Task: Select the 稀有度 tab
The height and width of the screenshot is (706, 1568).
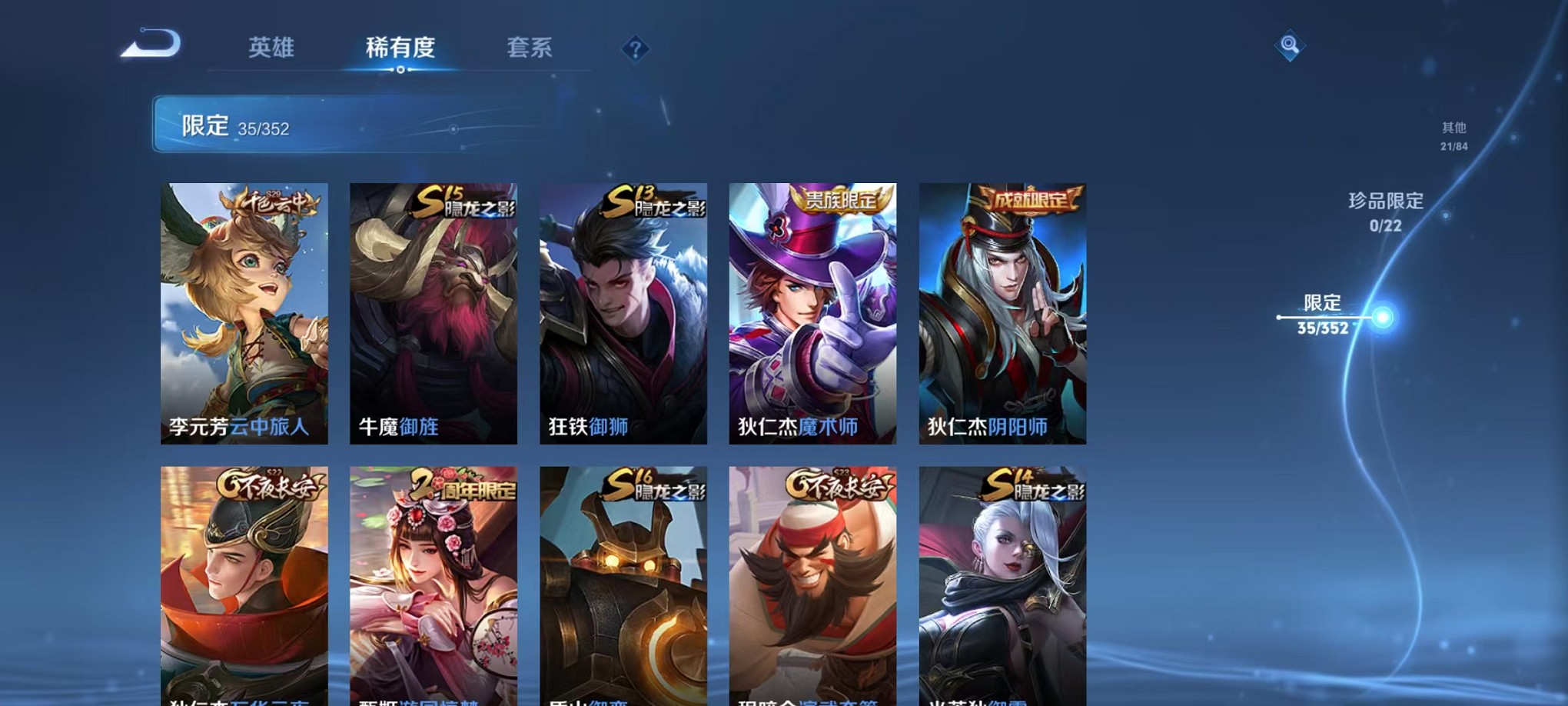Action: coord(399,48)
